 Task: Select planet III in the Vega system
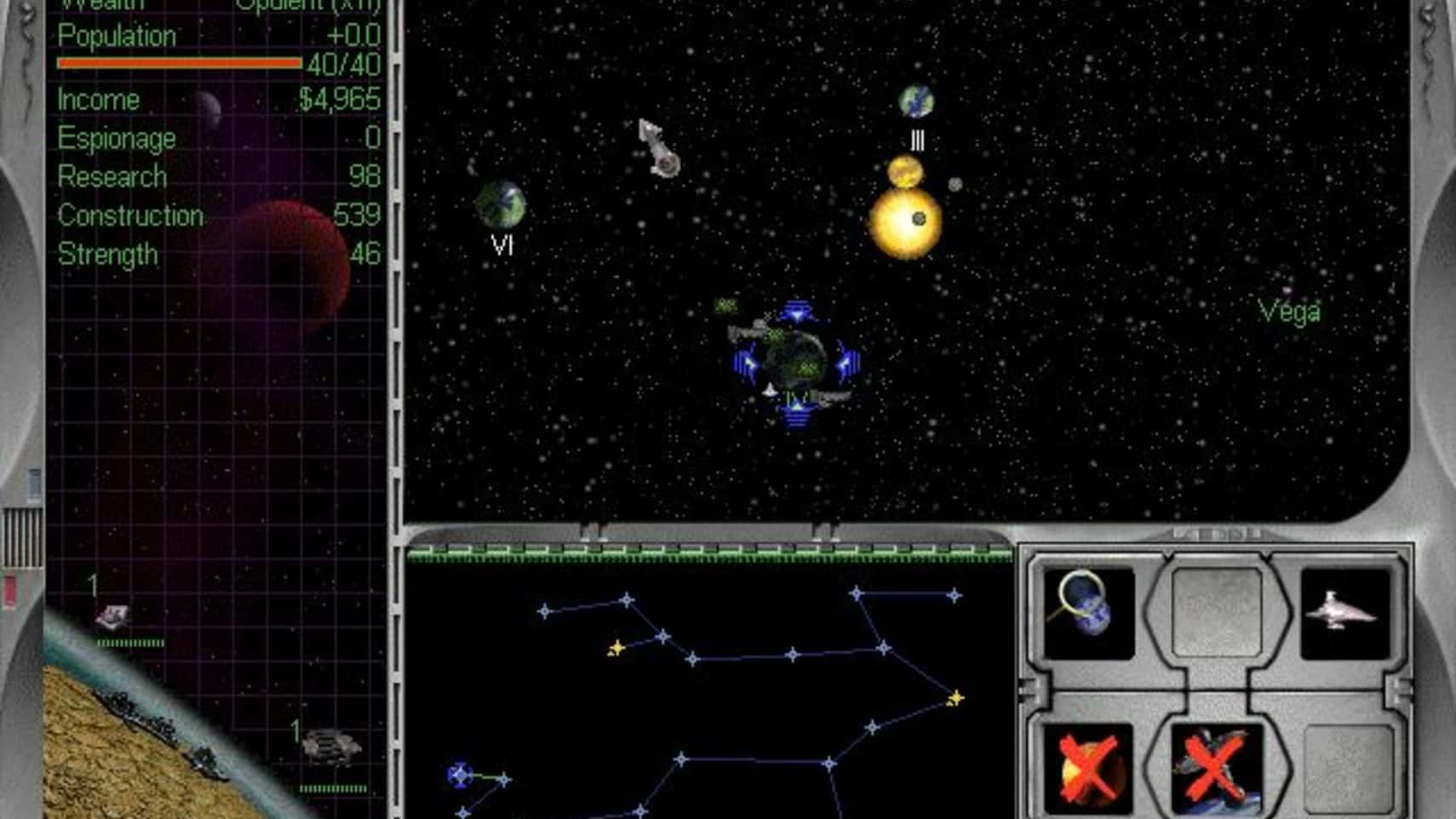(x=916, y=102)
